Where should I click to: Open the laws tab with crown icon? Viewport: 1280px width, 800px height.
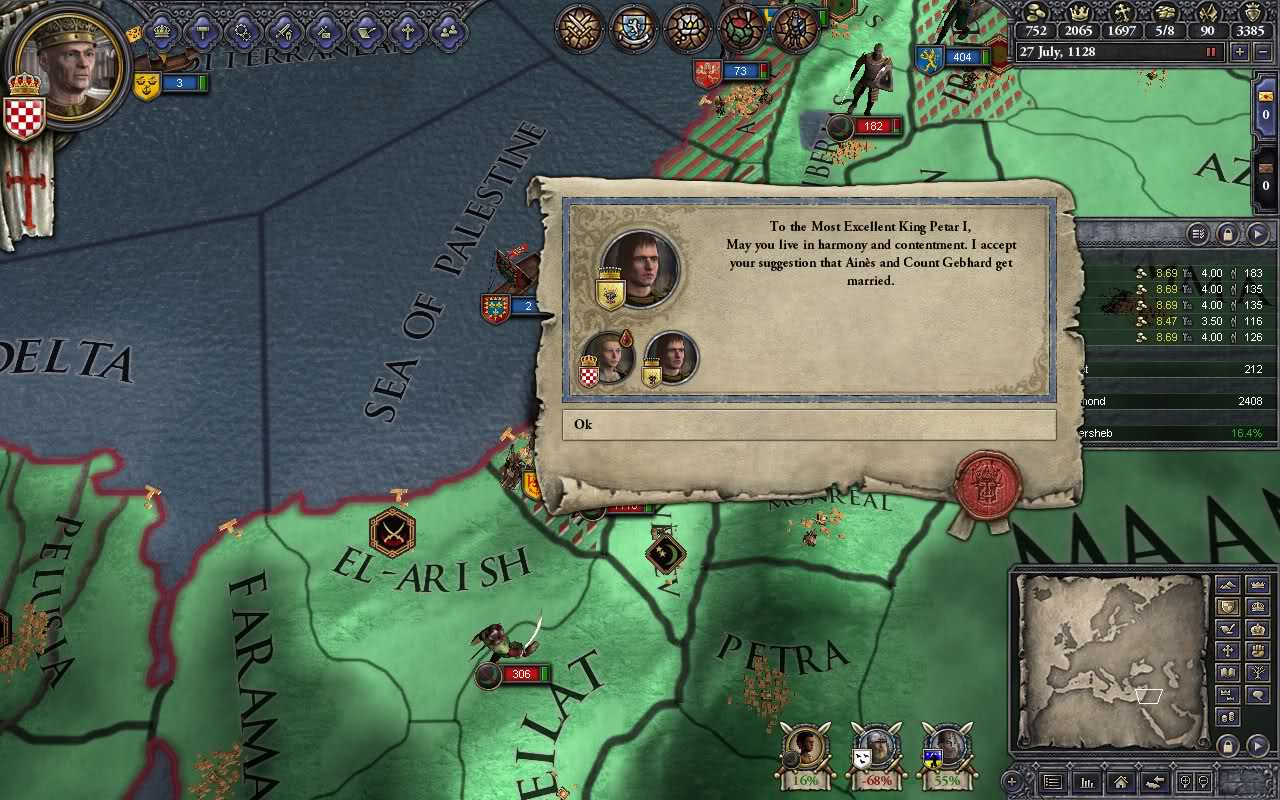point(162,31)
